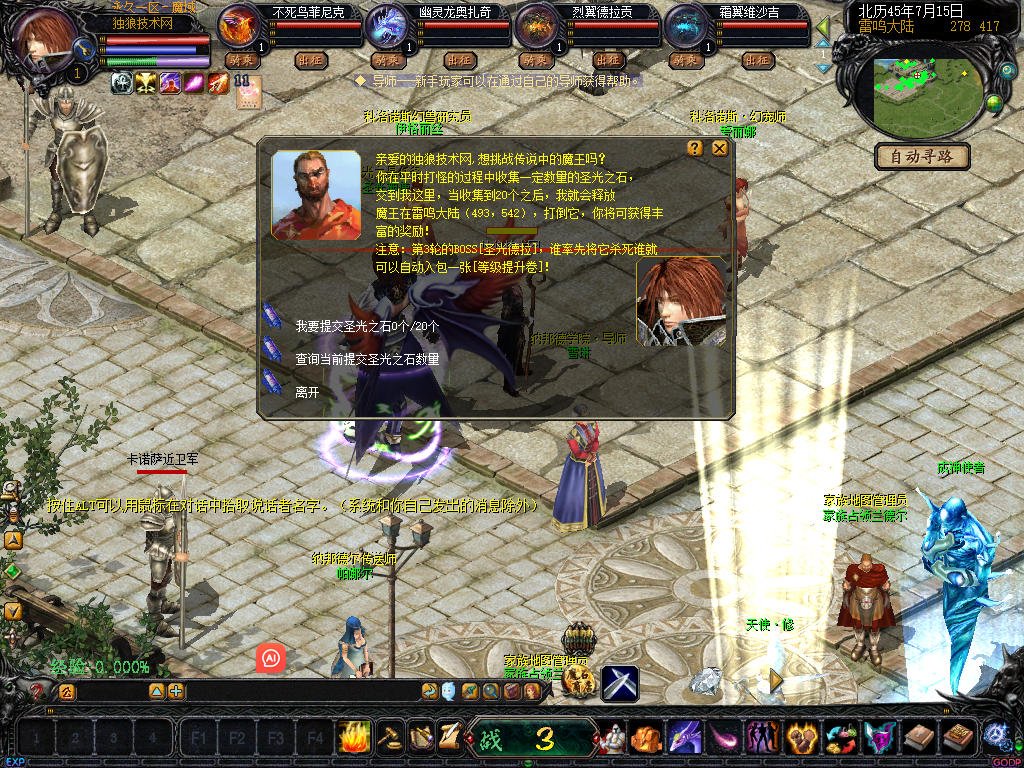The width and height of the screenshot is (1024, 768).
Task: Click the 自动寻路 auto-pathfinding button
Action: coord(923,156)
